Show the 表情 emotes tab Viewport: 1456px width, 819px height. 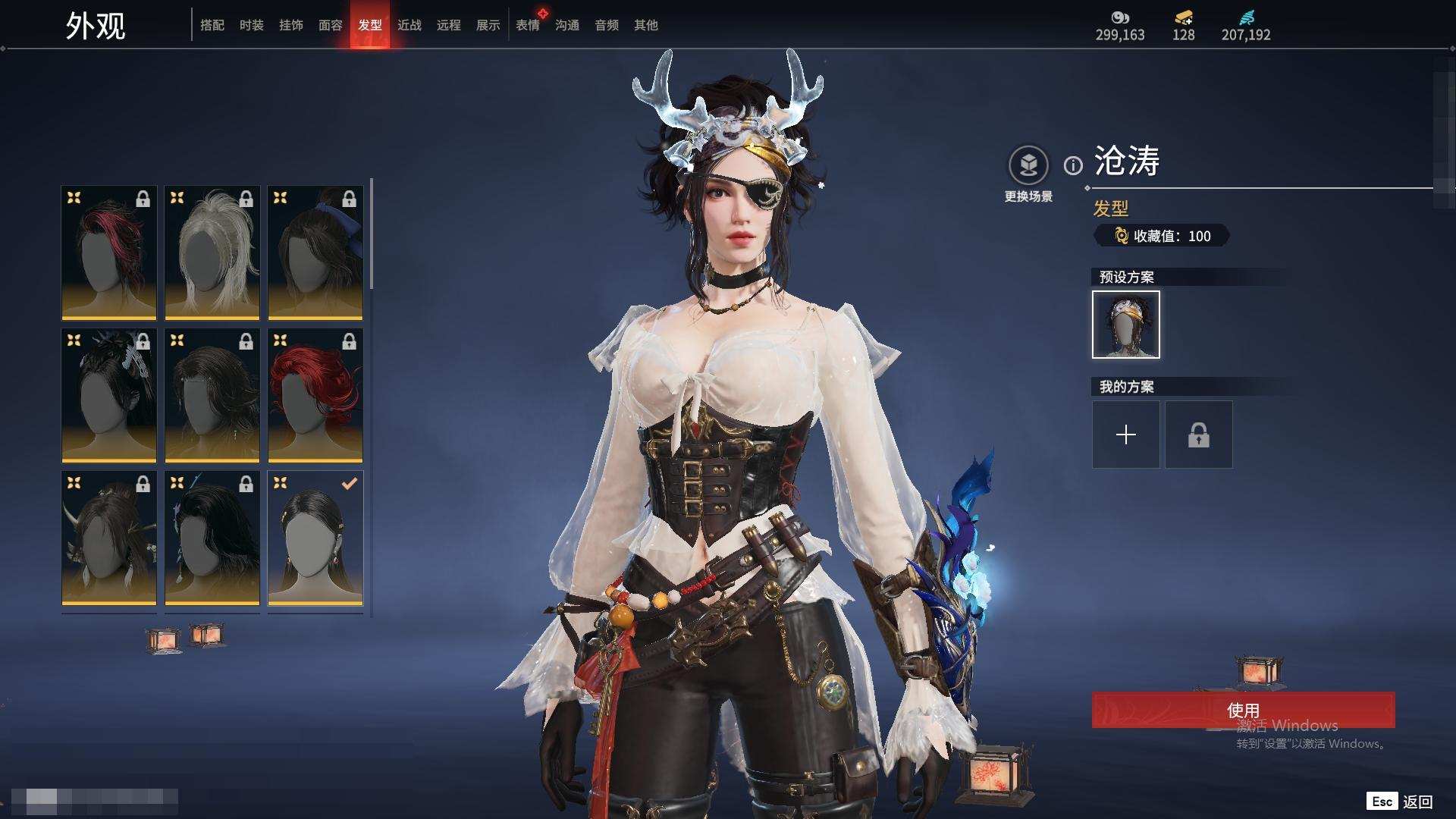(x=527, y=25)
